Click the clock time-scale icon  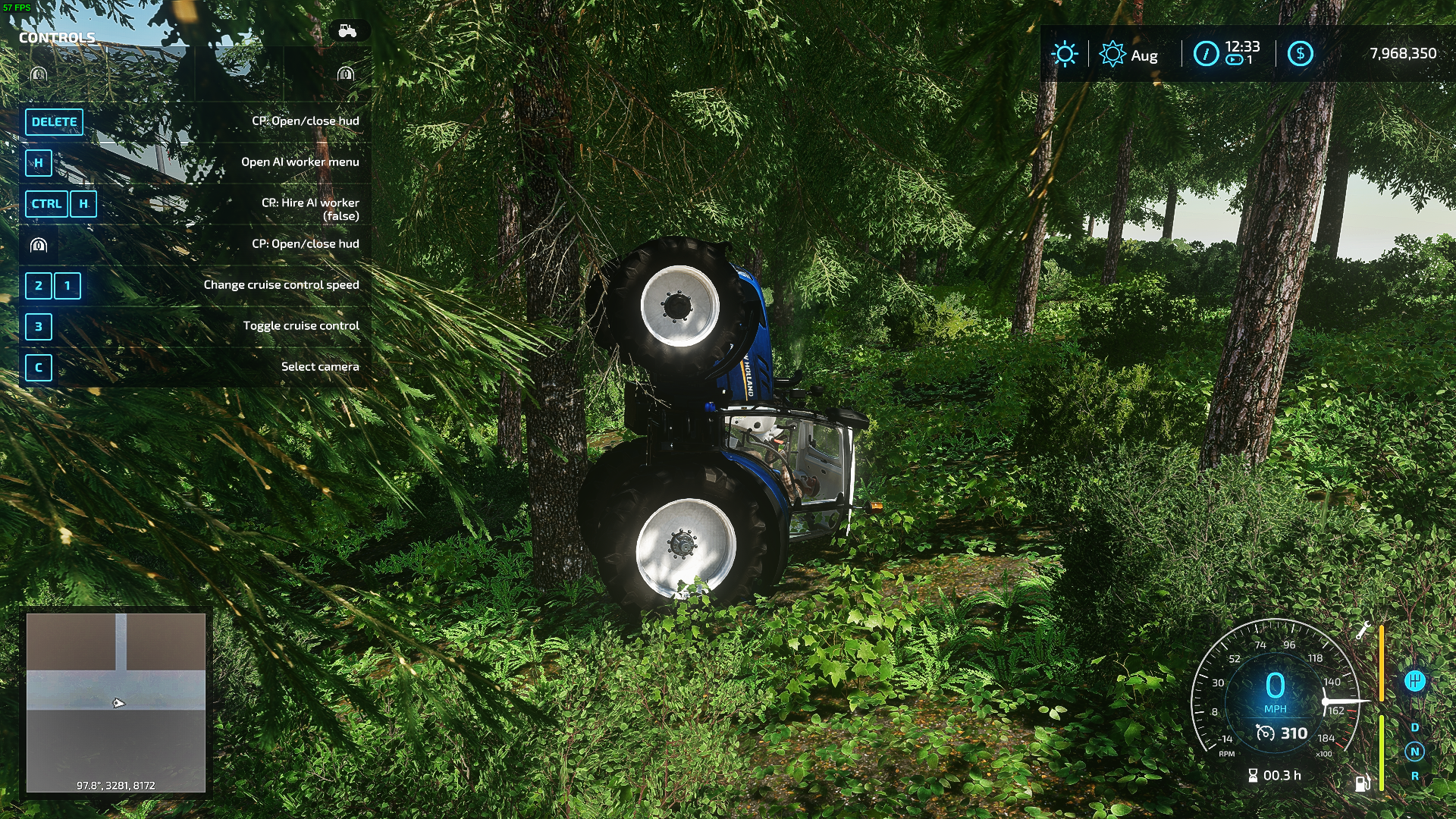point(1206,54)
